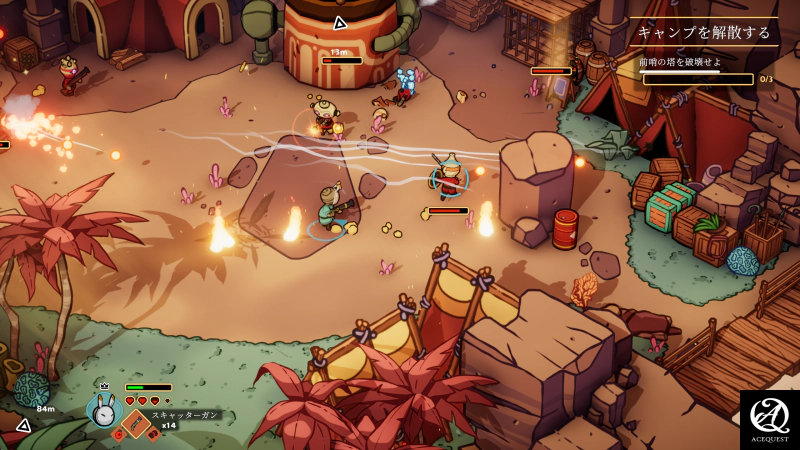This screenshot has width=800, height=450.
Task: Select the 84m waypoint triangle marker
Action: pyautogui.click(x=23, y=426)
